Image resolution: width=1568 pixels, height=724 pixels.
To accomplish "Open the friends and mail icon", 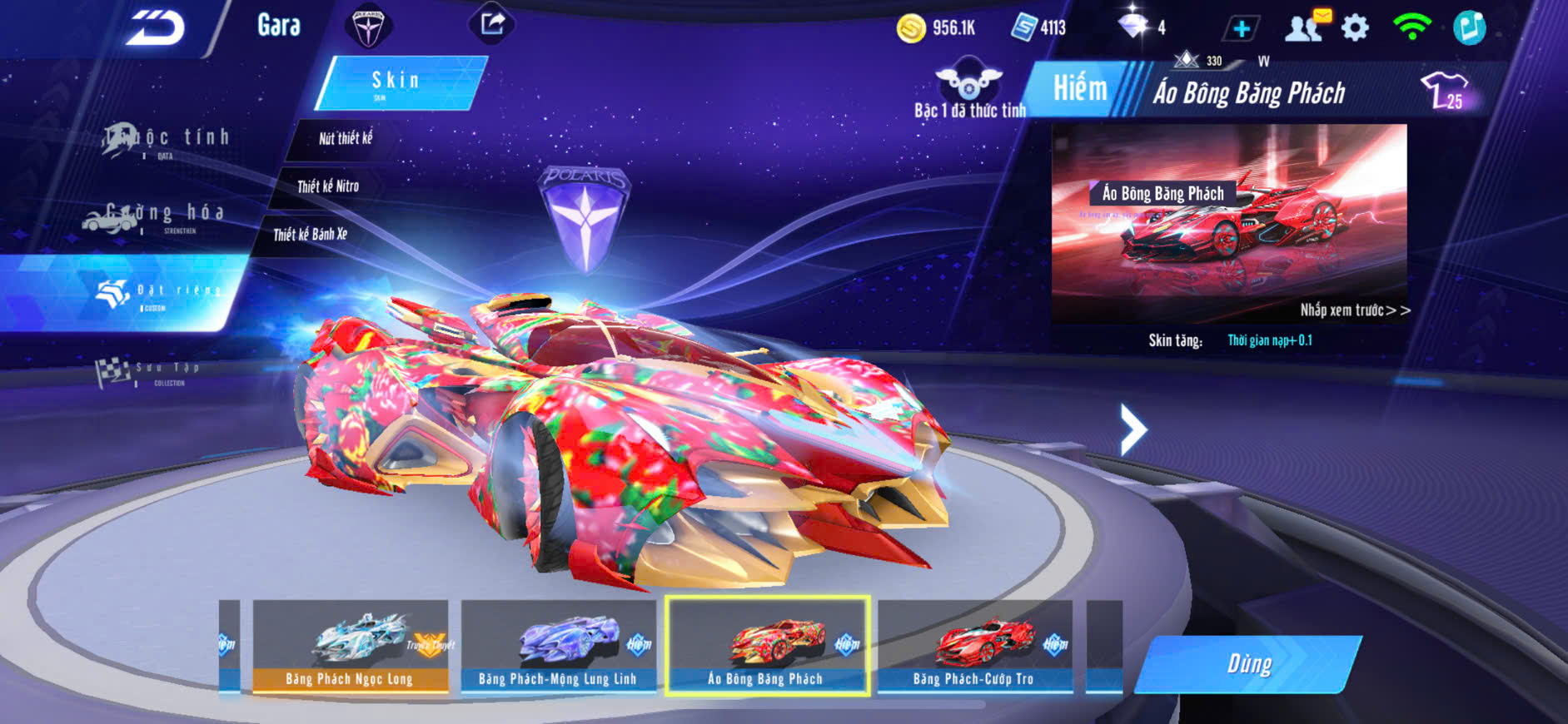I will [1307, 27].
